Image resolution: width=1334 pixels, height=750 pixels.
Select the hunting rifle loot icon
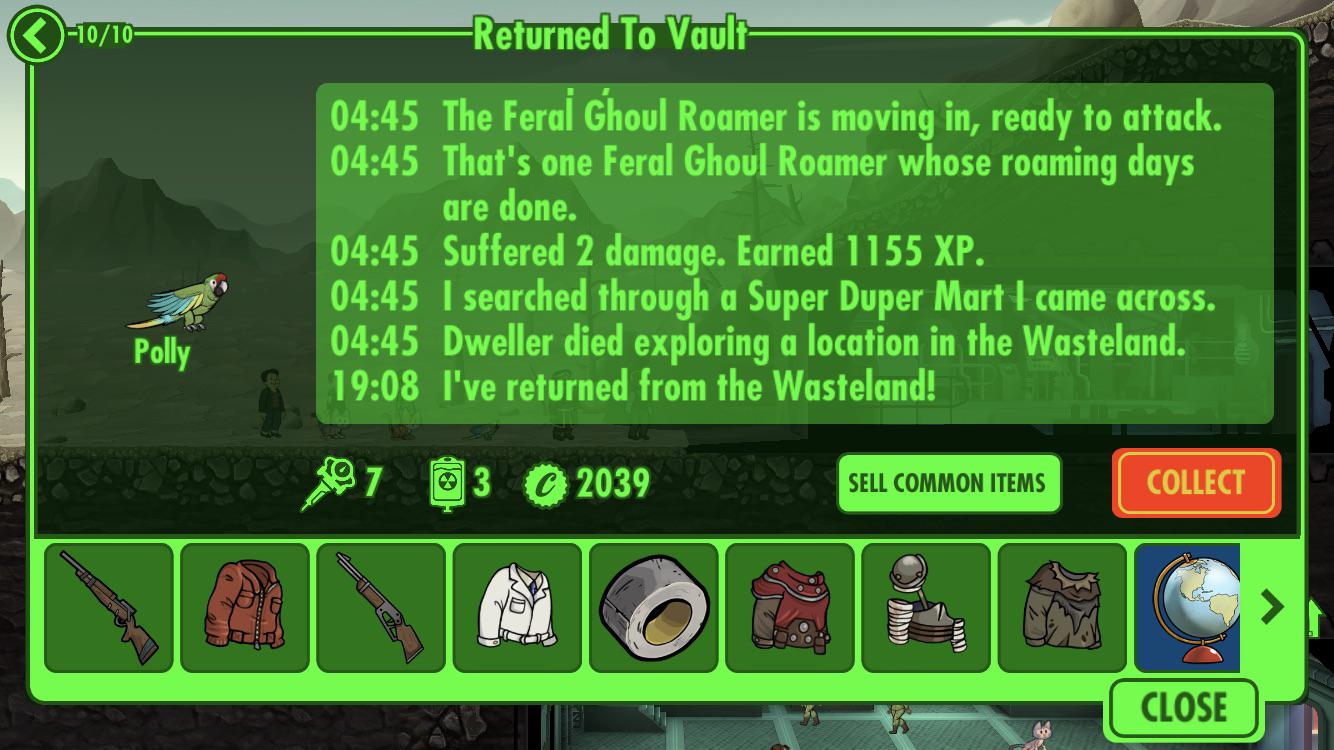coord(107,606)
